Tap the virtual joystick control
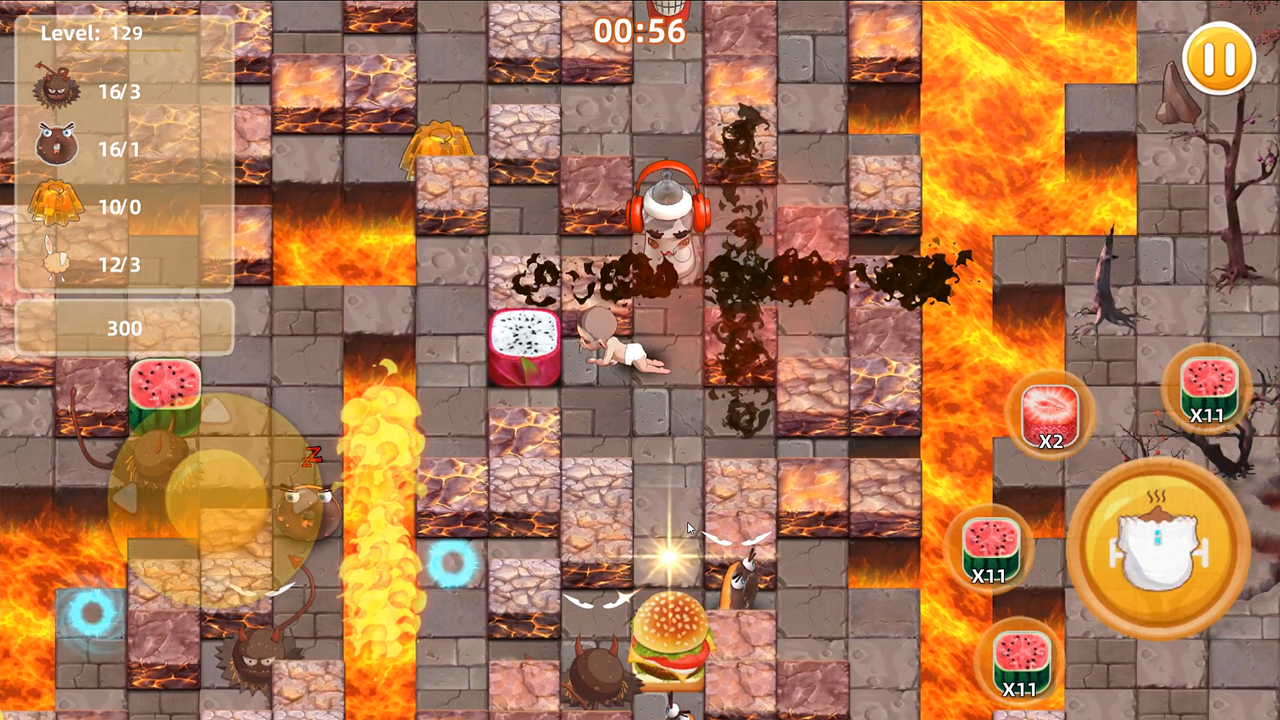Viewport: 1280px width, 720px height. pos(215,500)
